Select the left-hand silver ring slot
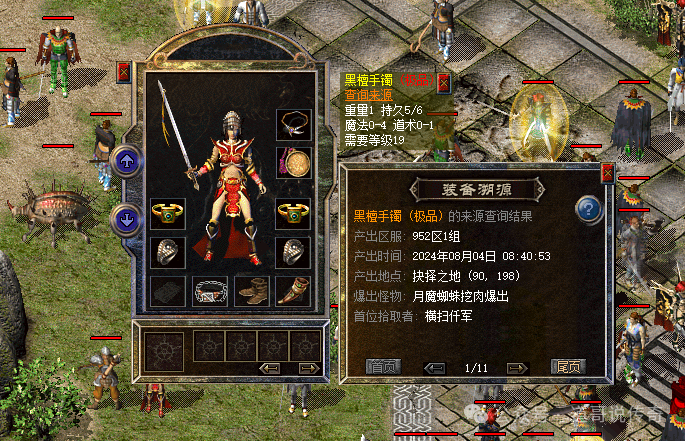 point(167,251)
